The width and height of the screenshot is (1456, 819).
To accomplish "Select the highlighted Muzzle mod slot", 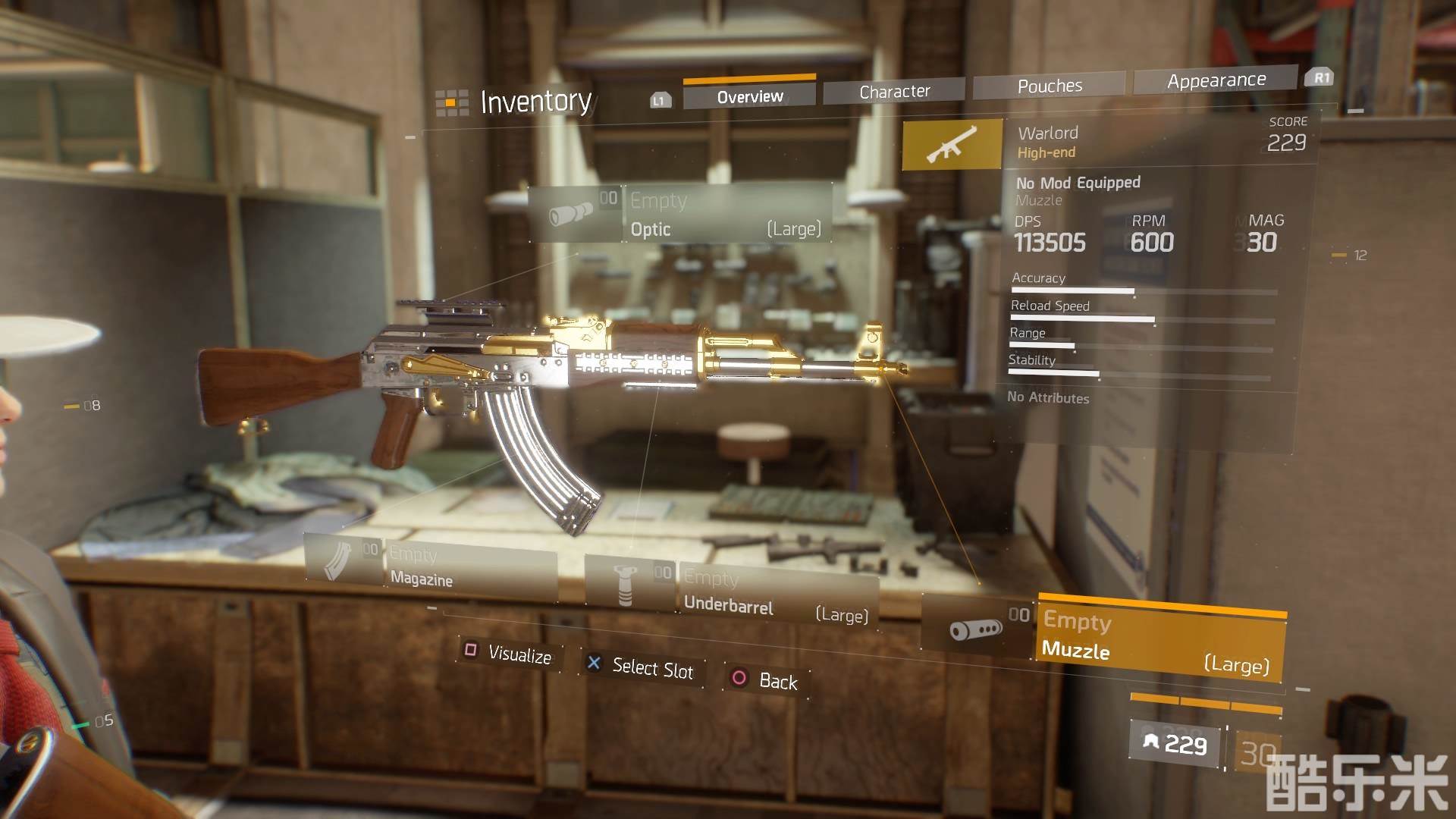I will tap(1159, 641).
